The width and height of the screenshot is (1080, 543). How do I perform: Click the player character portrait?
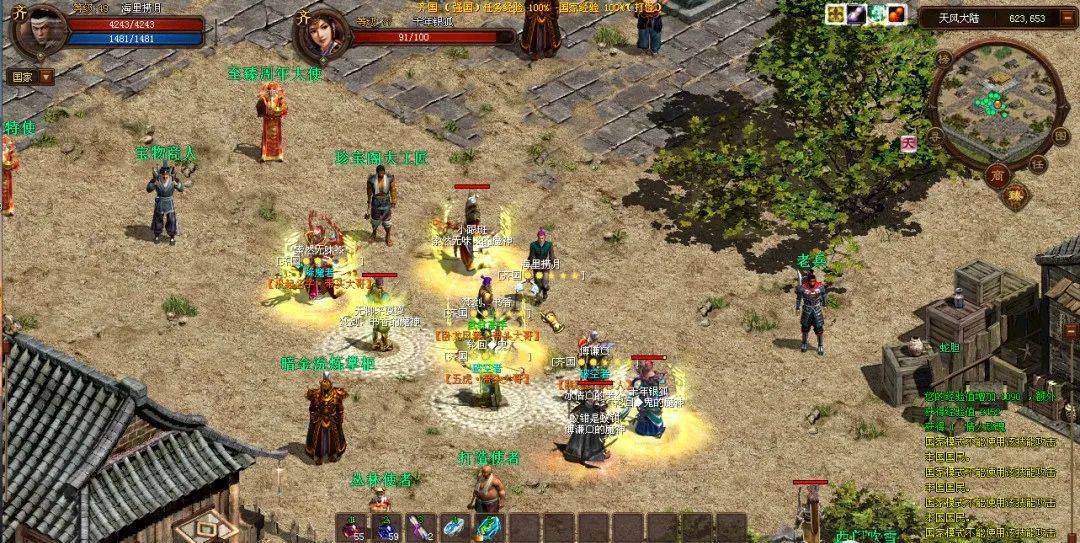point(37,28)
